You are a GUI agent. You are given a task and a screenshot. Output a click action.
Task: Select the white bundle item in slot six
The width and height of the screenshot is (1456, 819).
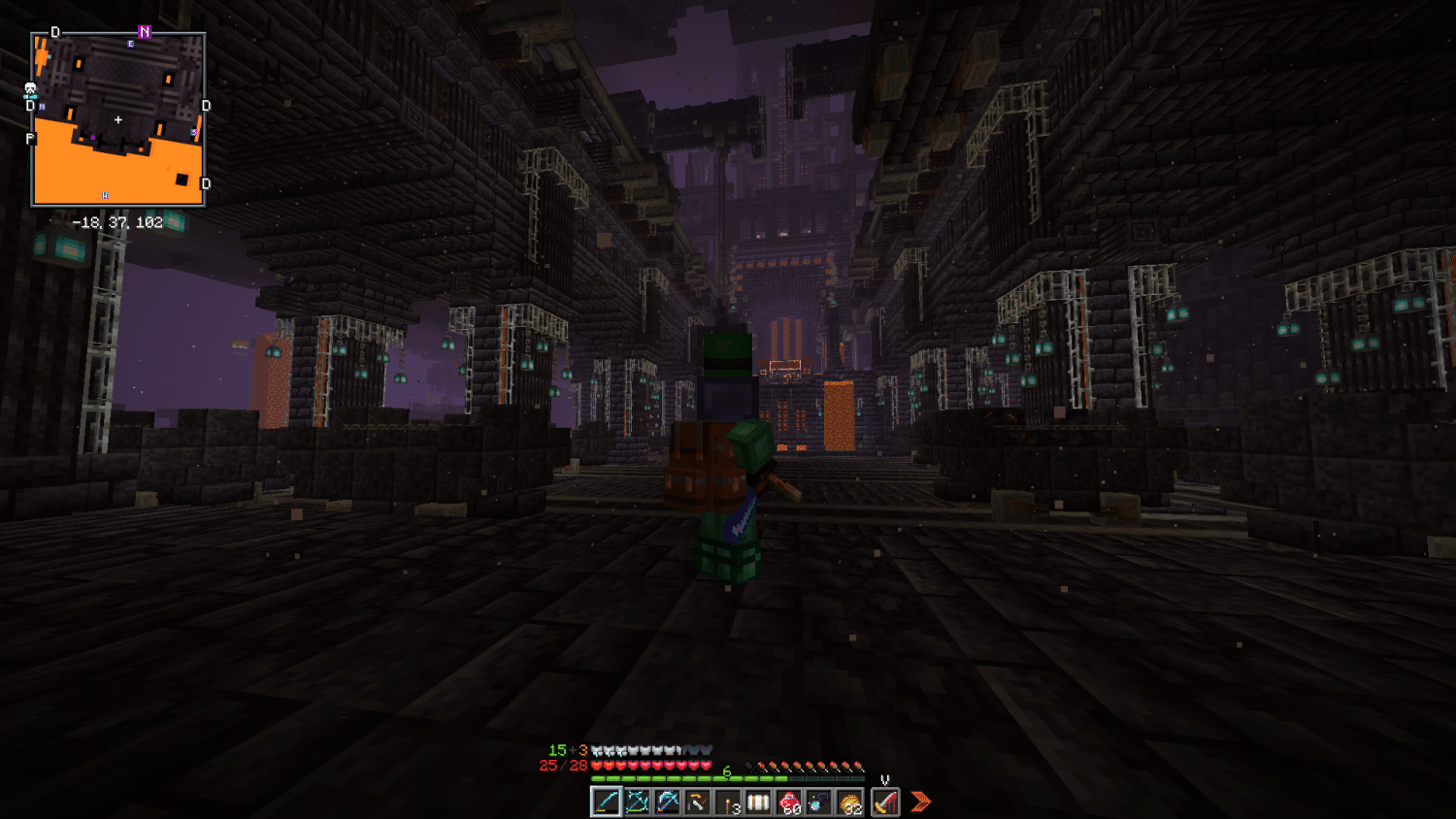[757, 803]
